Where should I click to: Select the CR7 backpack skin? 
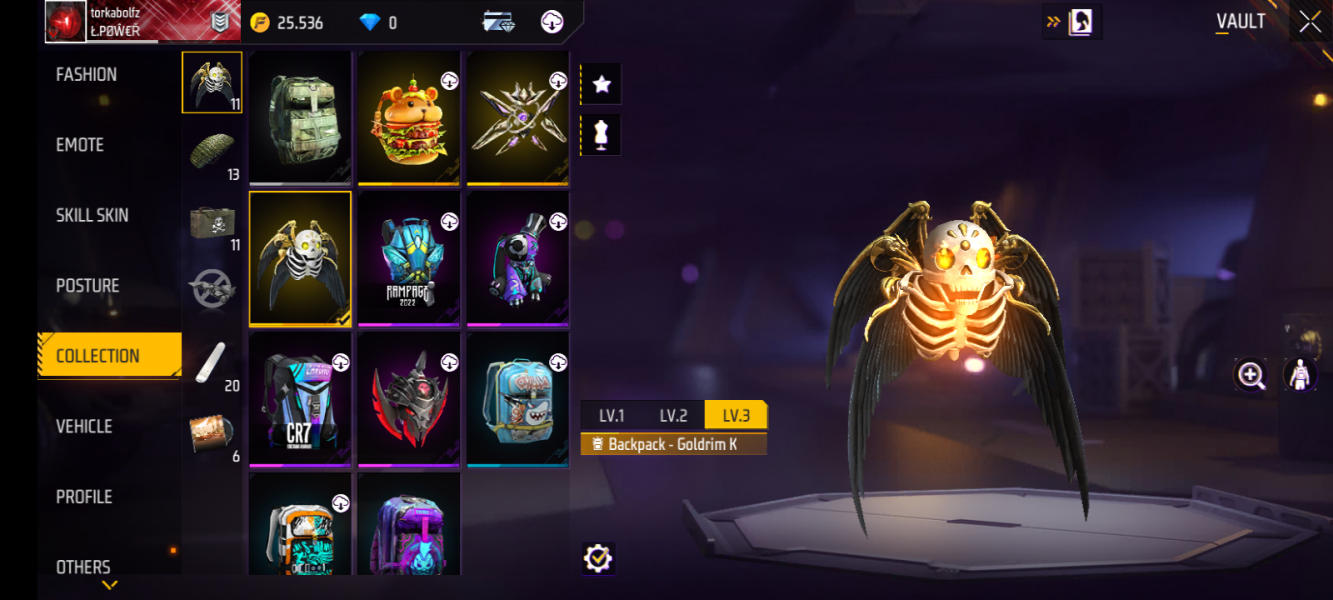[x=300, y=398]
